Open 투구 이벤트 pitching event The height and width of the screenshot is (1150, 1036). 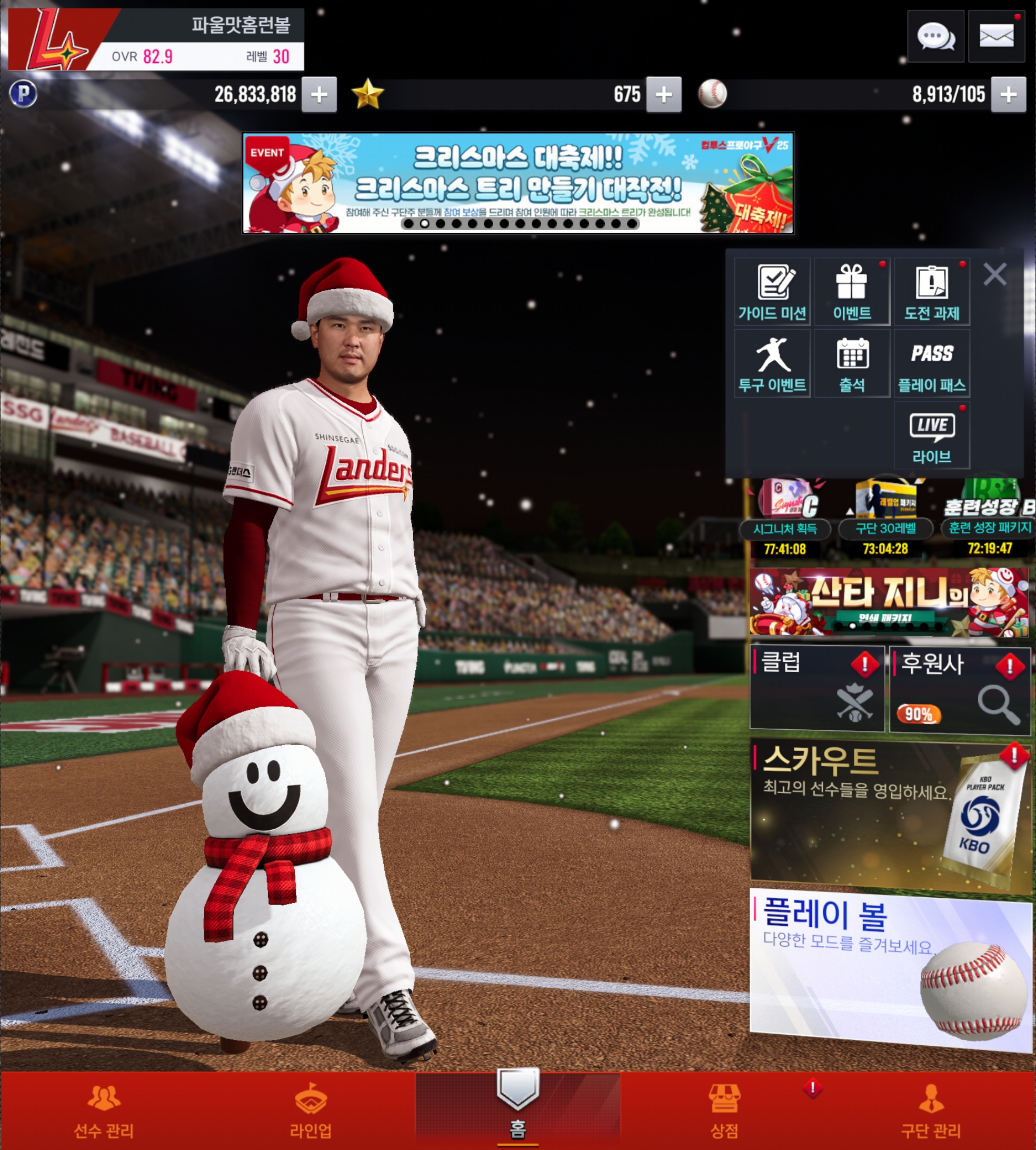[772, 364]
